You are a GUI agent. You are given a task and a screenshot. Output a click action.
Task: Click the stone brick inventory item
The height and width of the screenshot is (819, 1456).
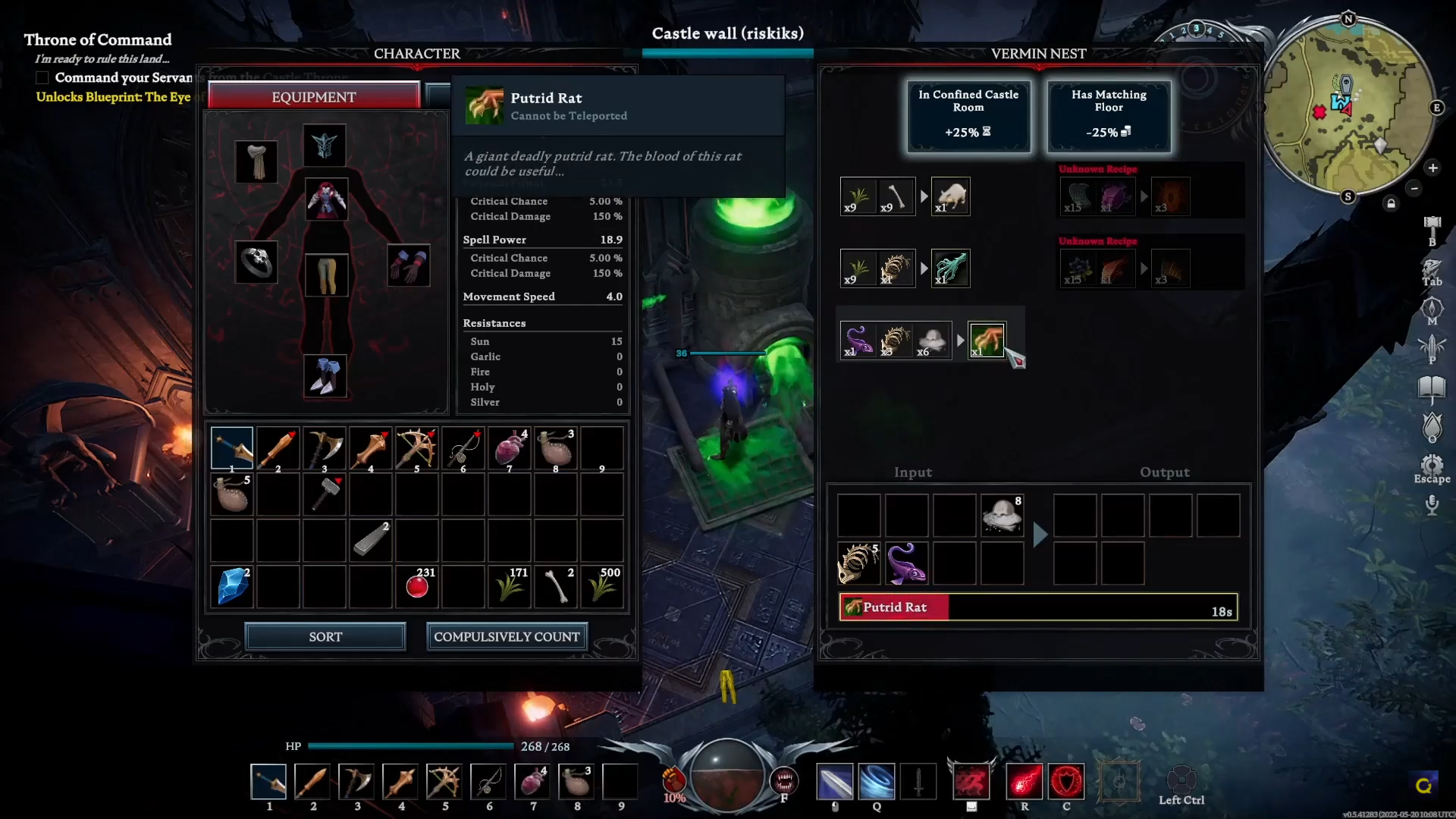[371, 539]
